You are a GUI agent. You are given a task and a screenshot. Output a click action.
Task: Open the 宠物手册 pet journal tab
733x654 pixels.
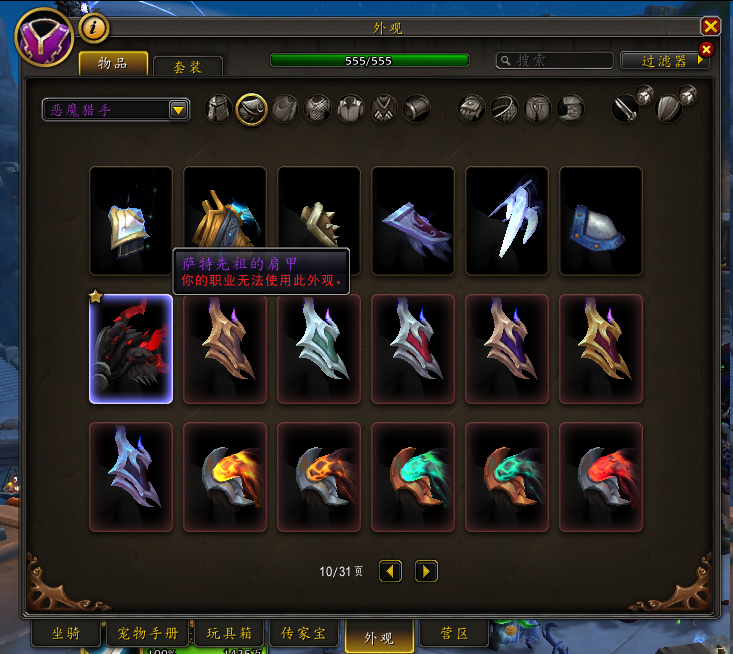click(x=147, y=634)
